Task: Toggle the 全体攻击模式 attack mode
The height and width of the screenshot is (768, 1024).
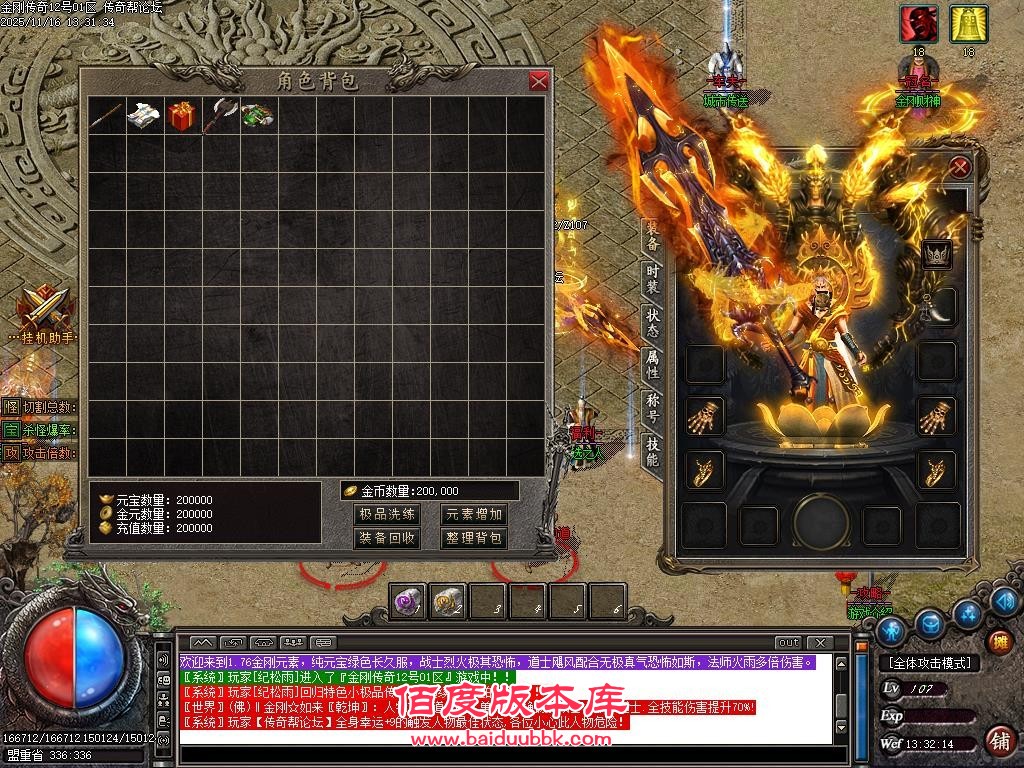Action: (930, 663)
